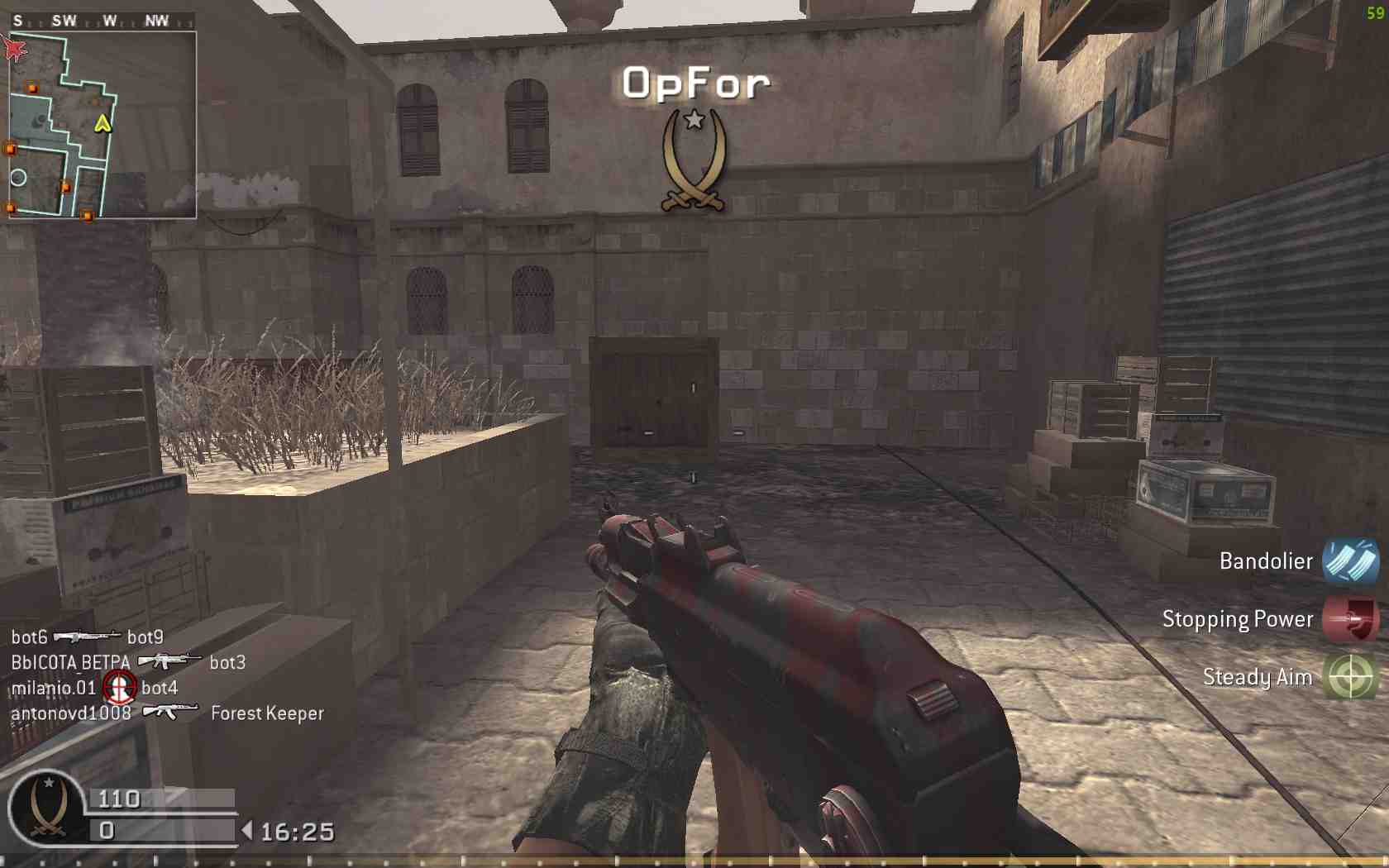This screenshot has width=1389, height=868.
Task: Click the red headshot marker next to milanio.01
Action: (121, 687)
